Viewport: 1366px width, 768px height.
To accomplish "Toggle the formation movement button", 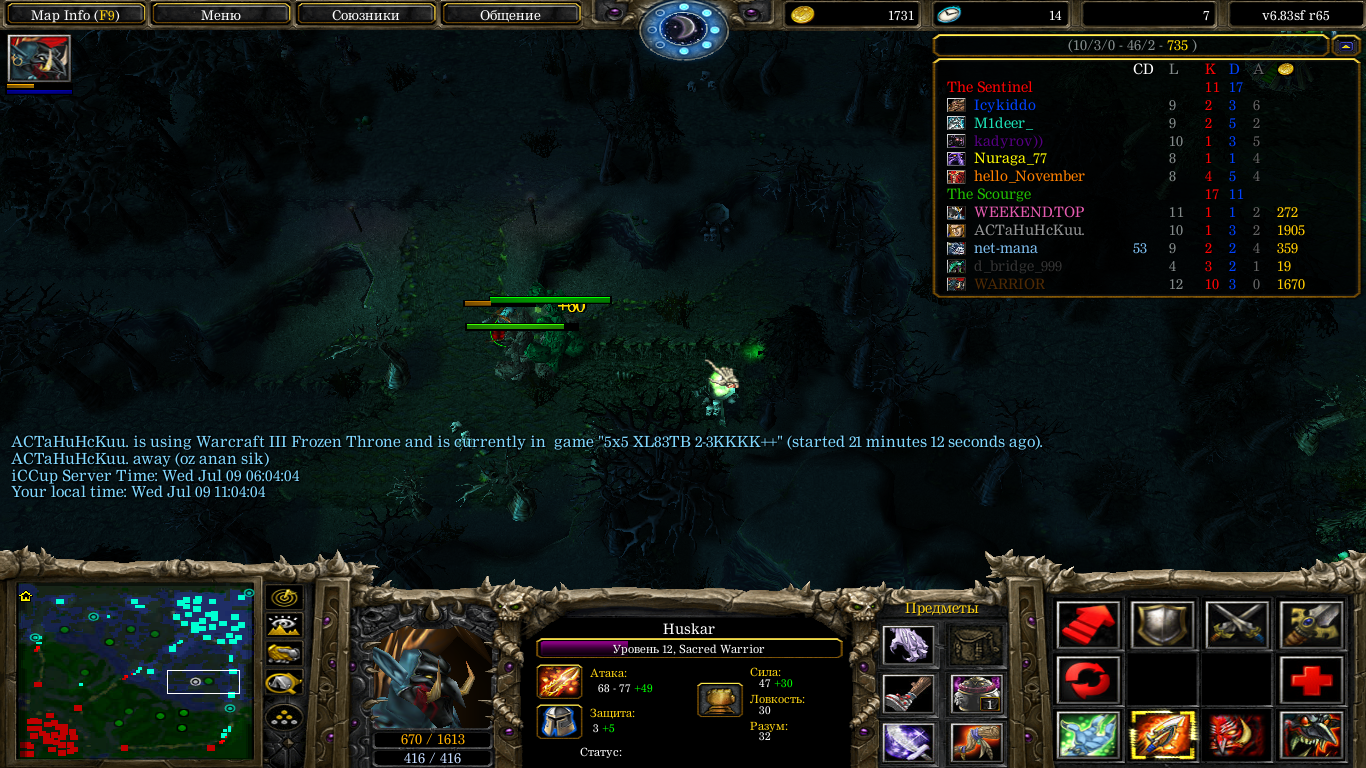I will pyautogui.click(x=285, y=718).
